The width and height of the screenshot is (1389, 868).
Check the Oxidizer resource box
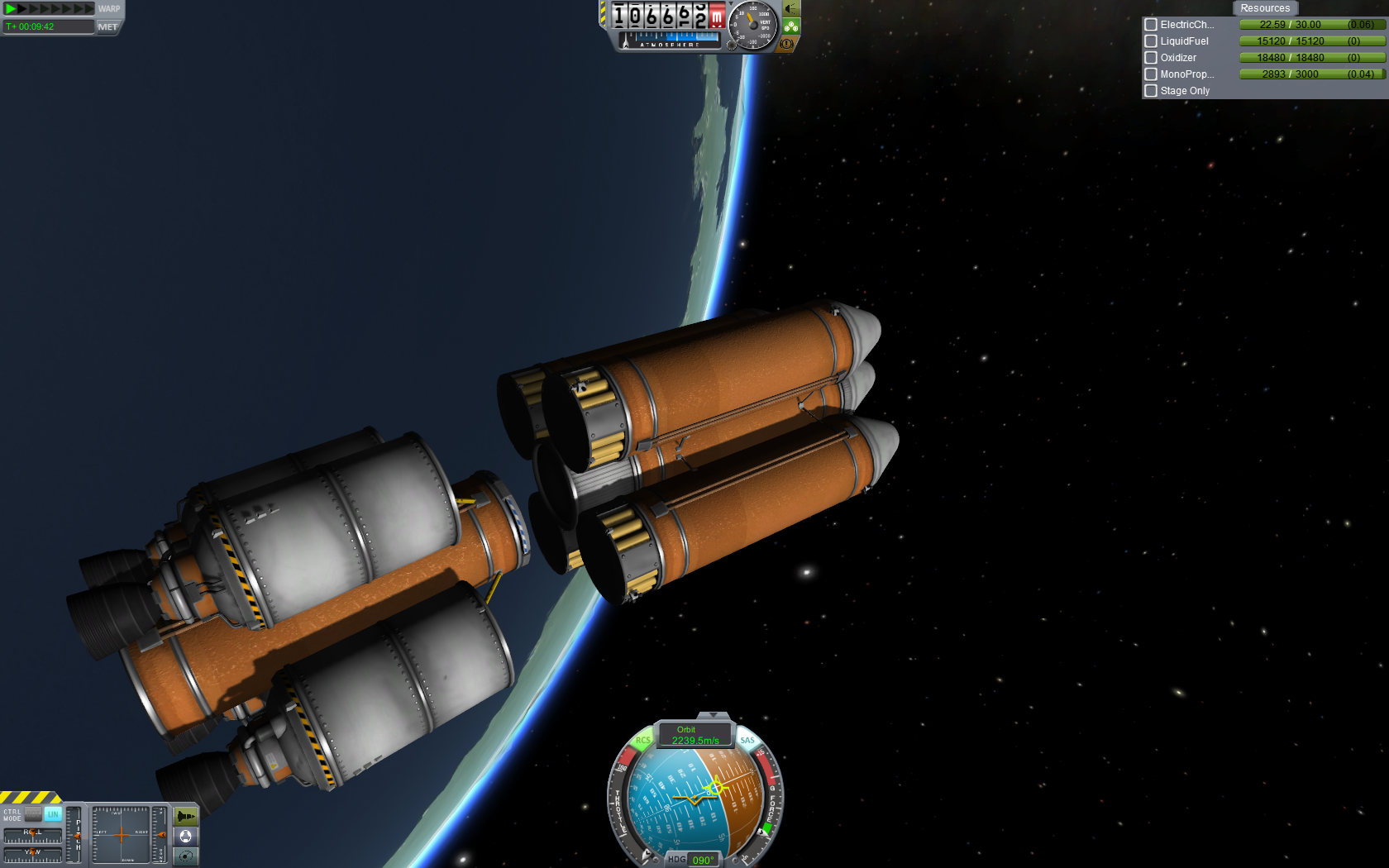[x=1151, y=58]
